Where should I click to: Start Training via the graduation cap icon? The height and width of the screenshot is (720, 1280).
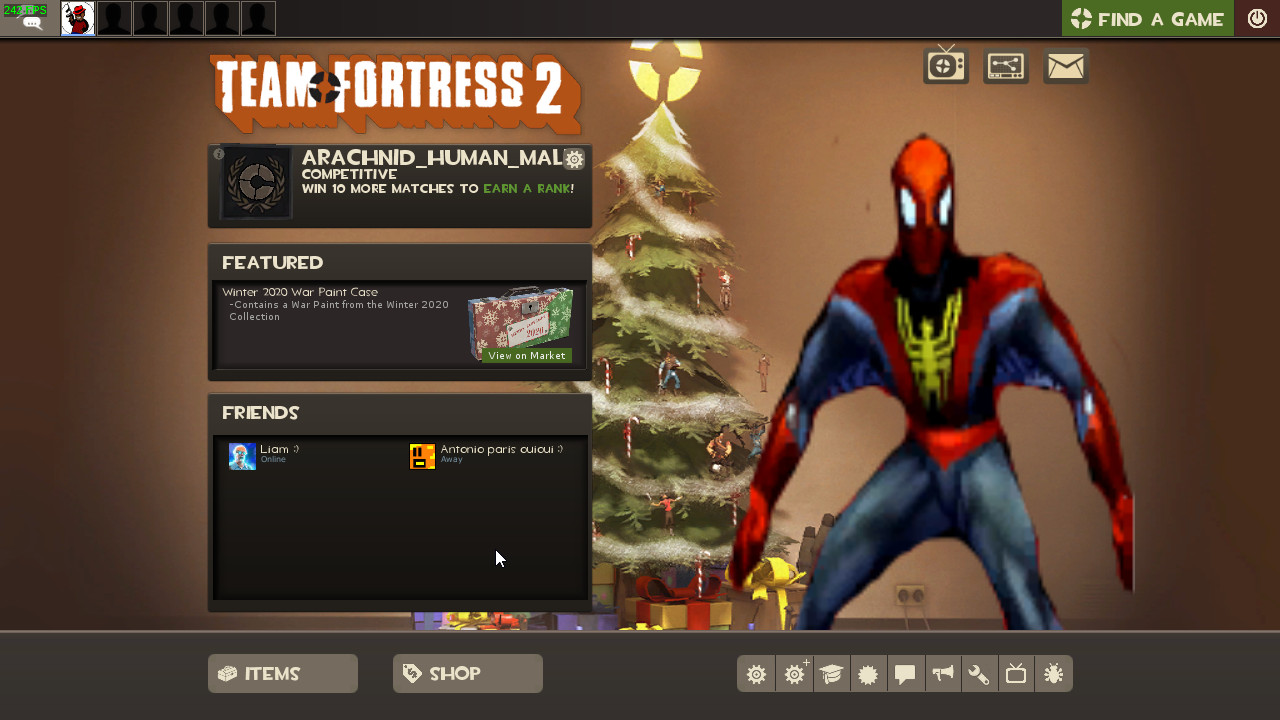click(831, 673)
